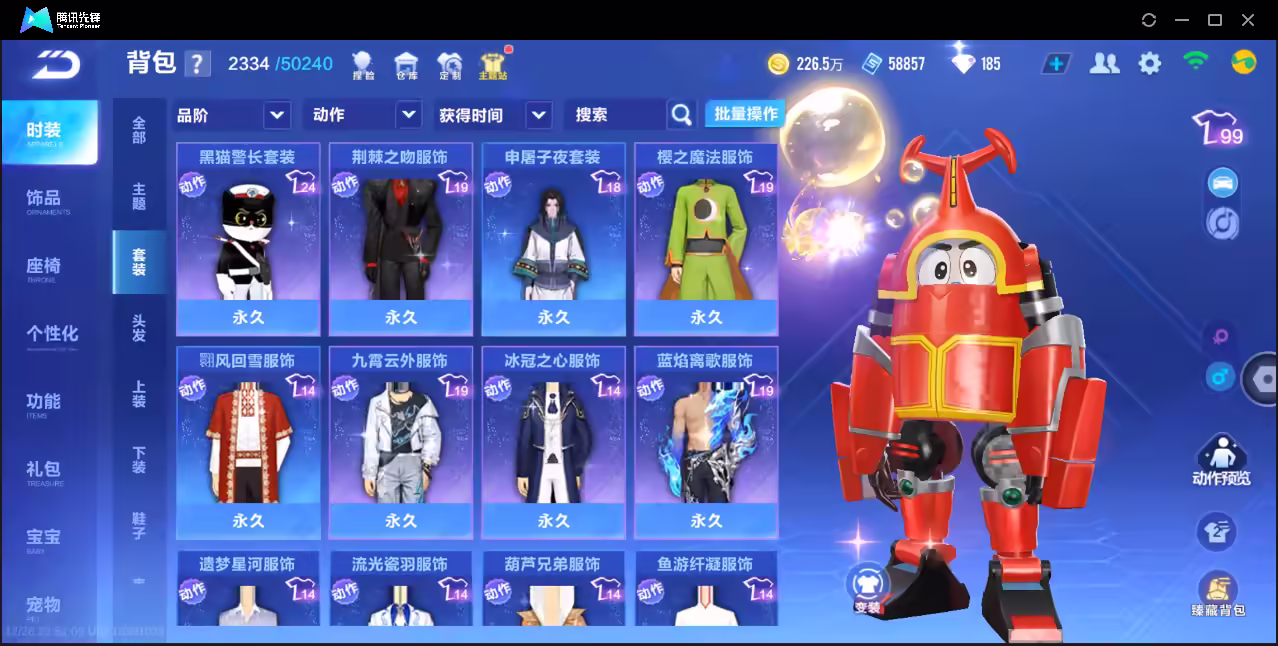Choose the 荆棘之吻服饰 outfit
Screen dimensions: 1278x646
[x=400, y=238]
